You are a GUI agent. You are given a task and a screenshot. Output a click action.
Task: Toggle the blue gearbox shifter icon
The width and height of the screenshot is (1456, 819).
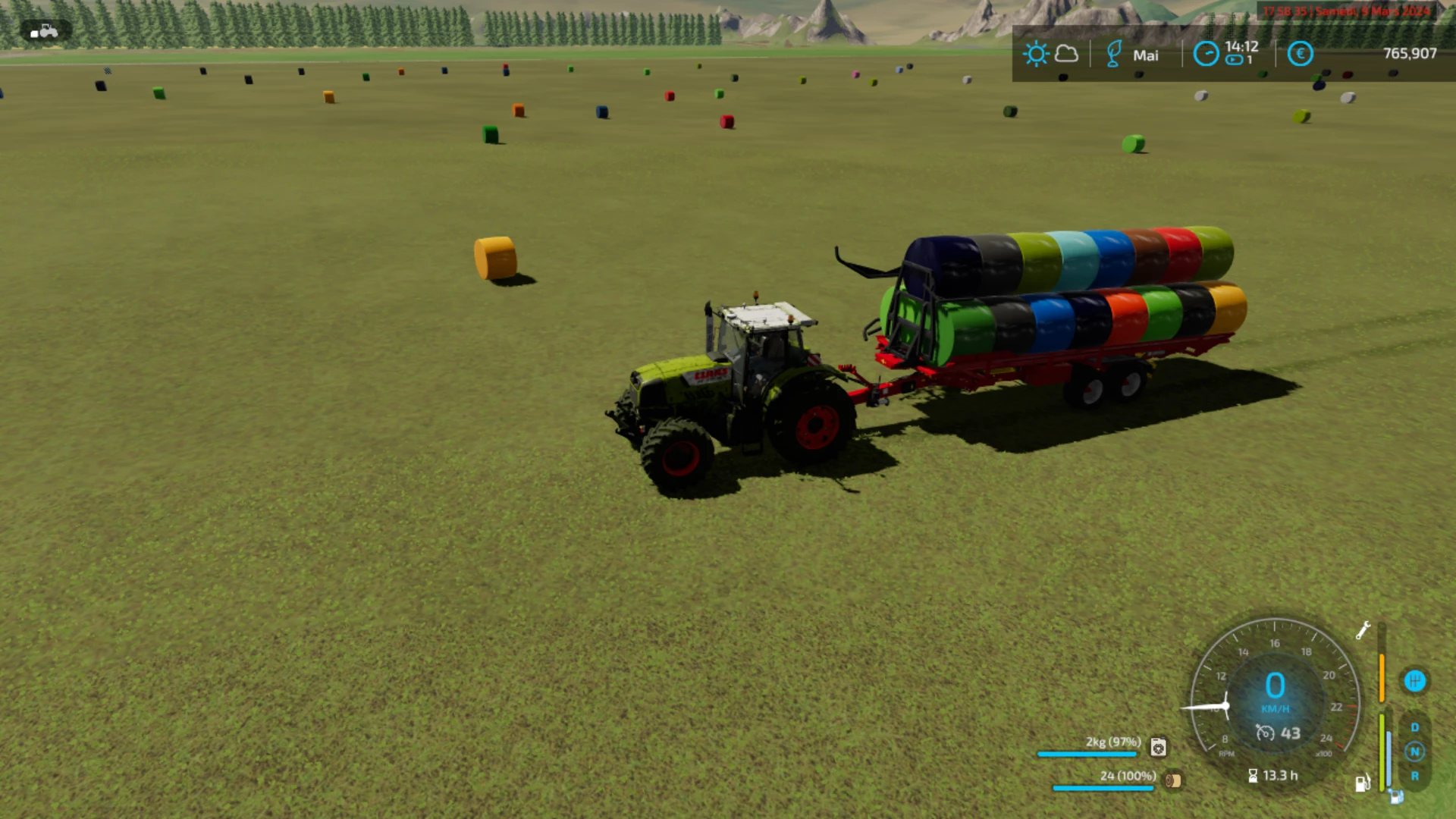tap(1414, 681)
